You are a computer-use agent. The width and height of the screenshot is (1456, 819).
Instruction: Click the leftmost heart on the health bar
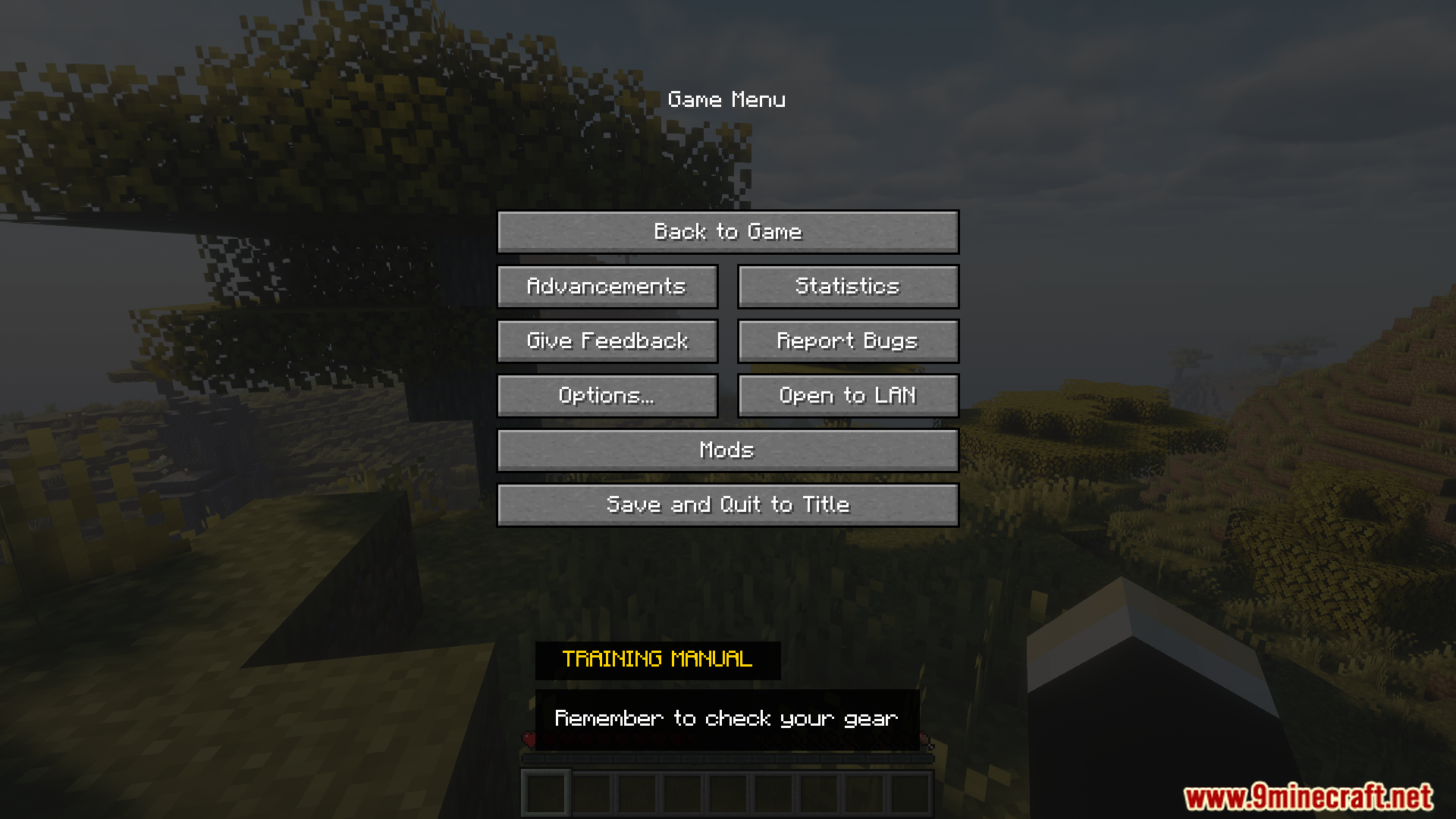point(529,740)
